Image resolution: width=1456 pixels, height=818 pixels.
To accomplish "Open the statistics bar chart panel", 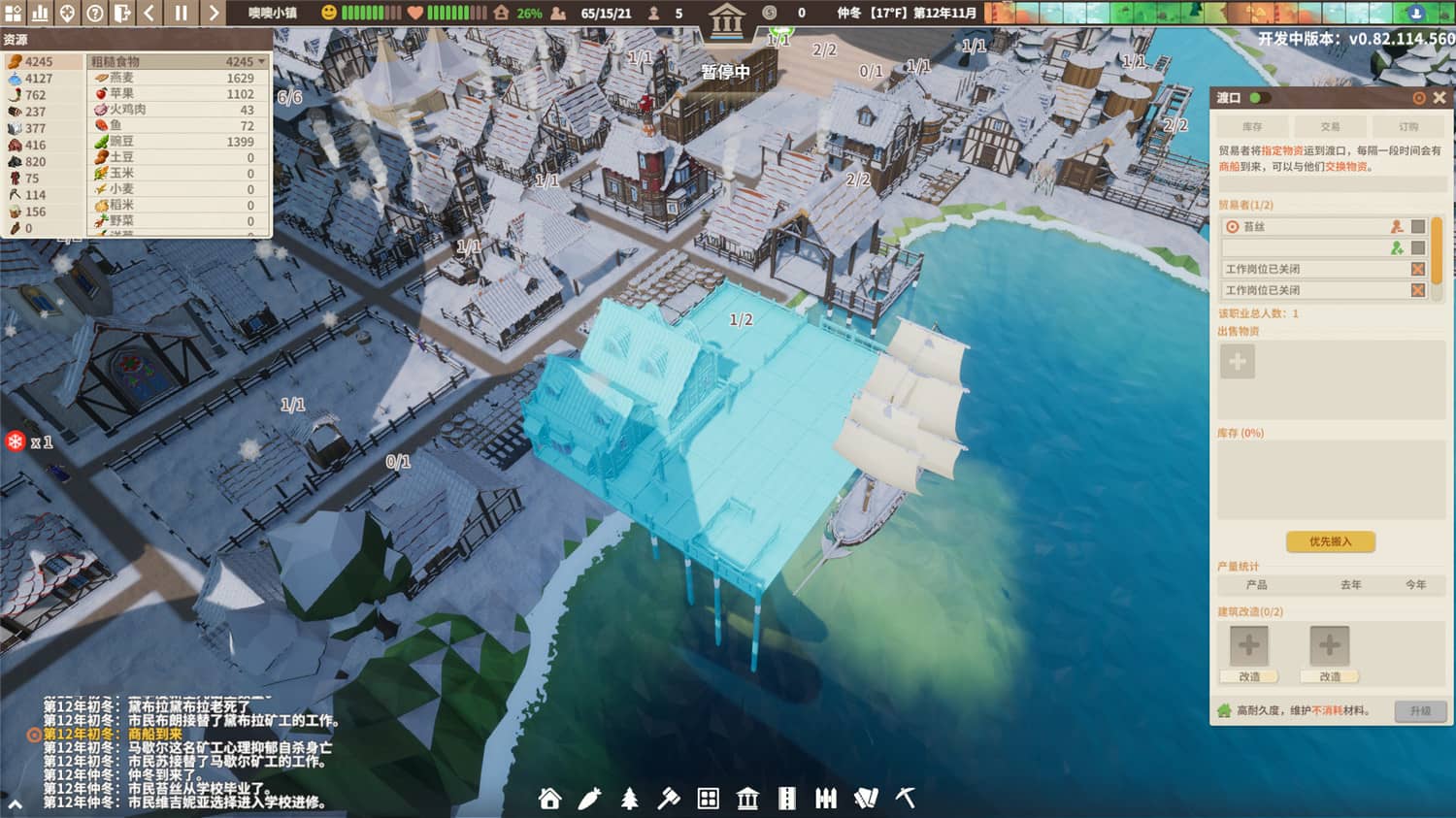I will tap(40, 14).
